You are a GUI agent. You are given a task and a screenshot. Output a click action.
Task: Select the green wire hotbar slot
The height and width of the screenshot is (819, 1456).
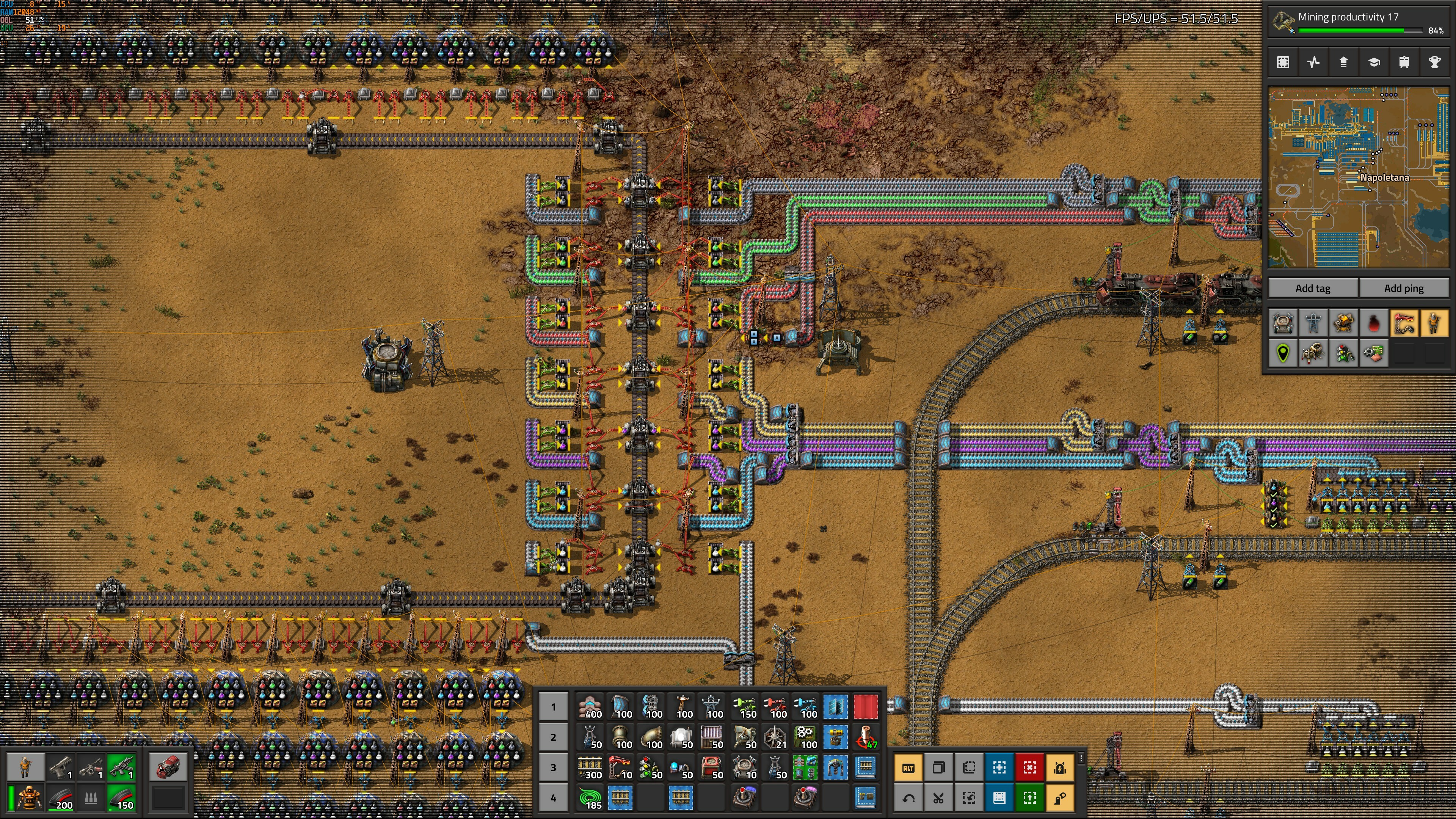[x=591, y=797]
